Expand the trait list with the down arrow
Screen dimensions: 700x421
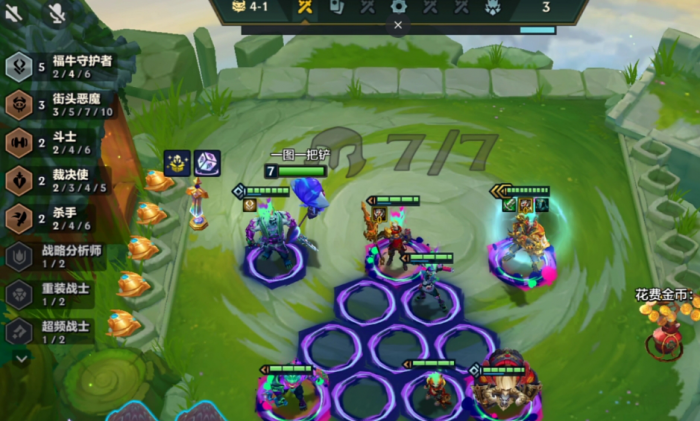pyautogui.click(x=21, y=357)
